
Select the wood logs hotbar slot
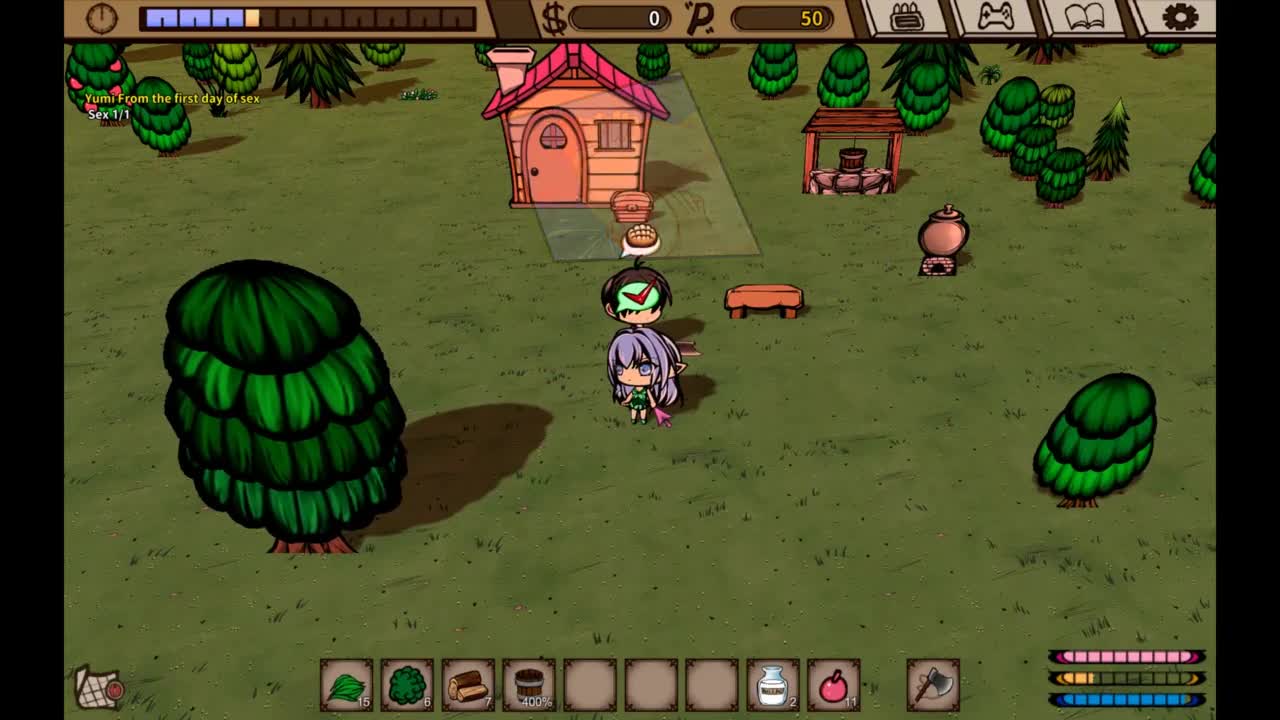(468, 685)
